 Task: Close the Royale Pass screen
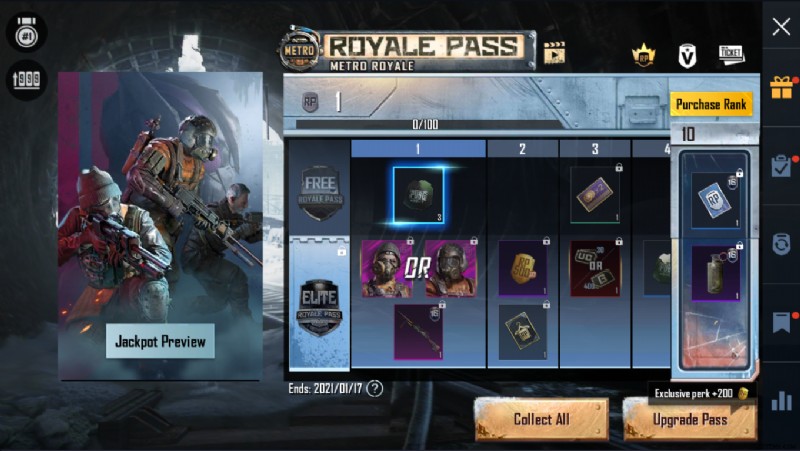coord(781,27)
